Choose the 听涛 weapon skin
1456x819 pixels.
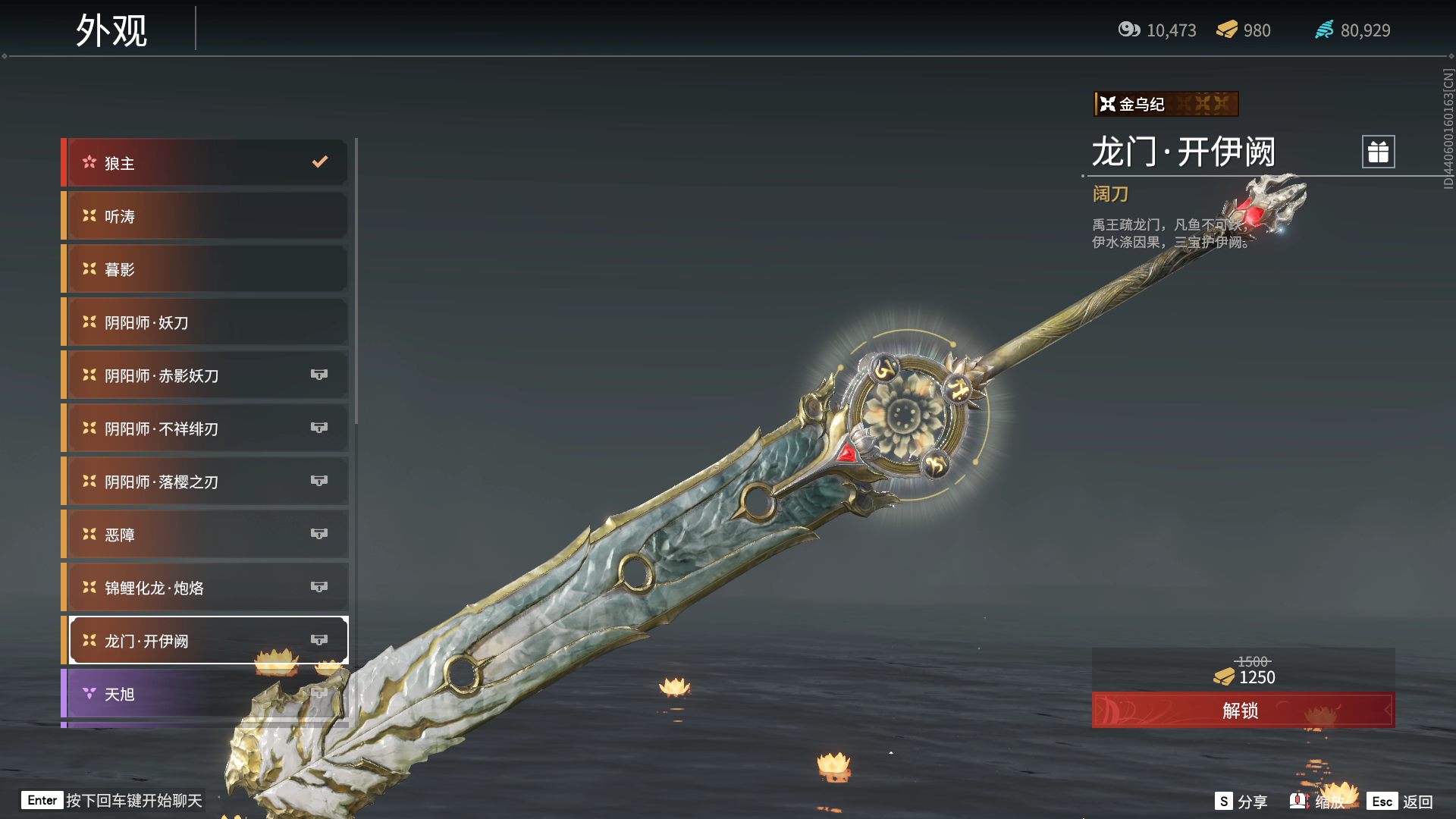(206, 216)
